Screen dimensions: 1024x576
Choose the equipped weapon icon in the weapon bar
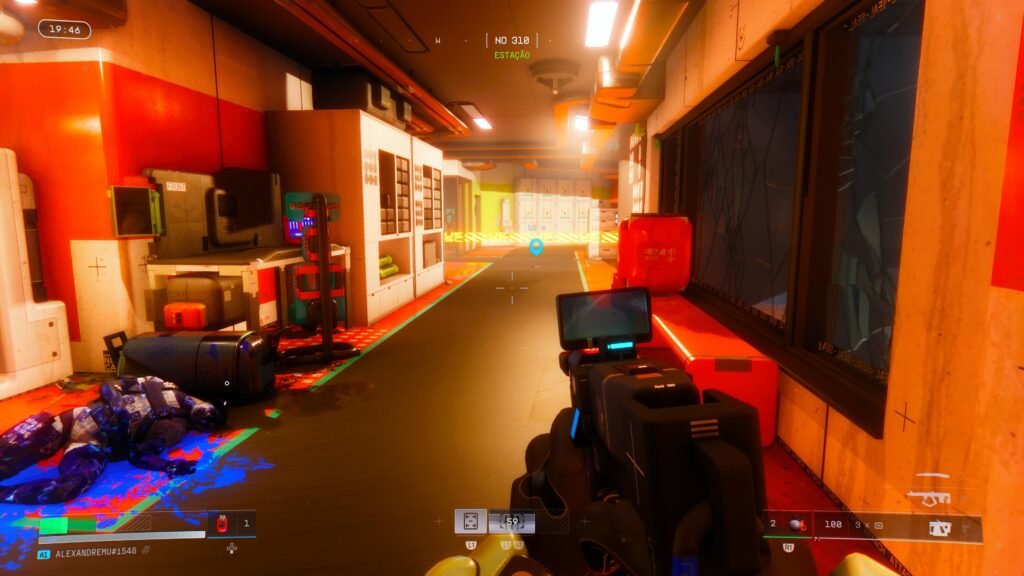(939, 528)
